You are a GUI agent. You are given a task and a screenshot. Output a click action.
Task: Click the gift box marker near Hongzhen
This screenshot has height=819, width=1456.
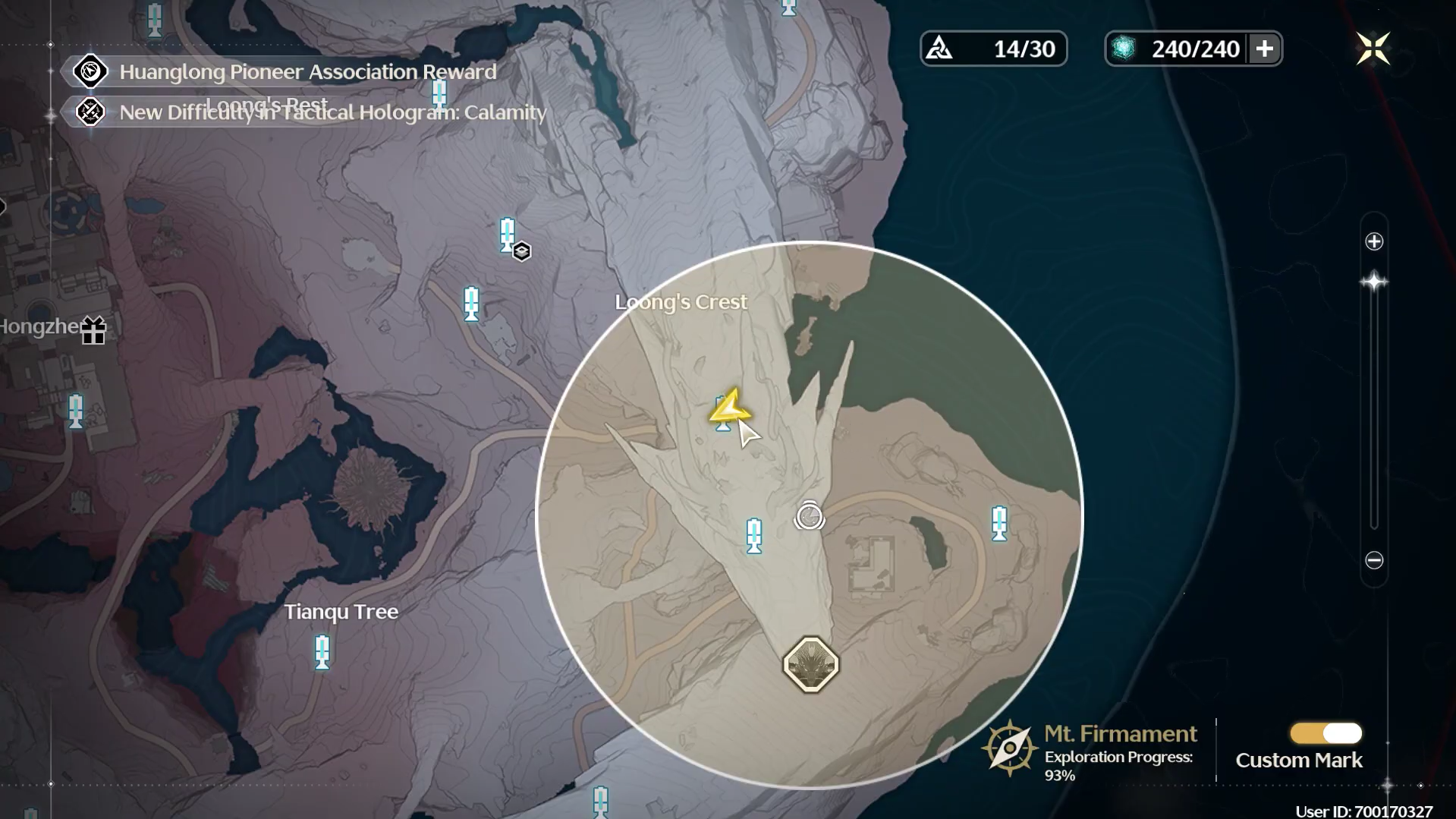pos(93,330)
